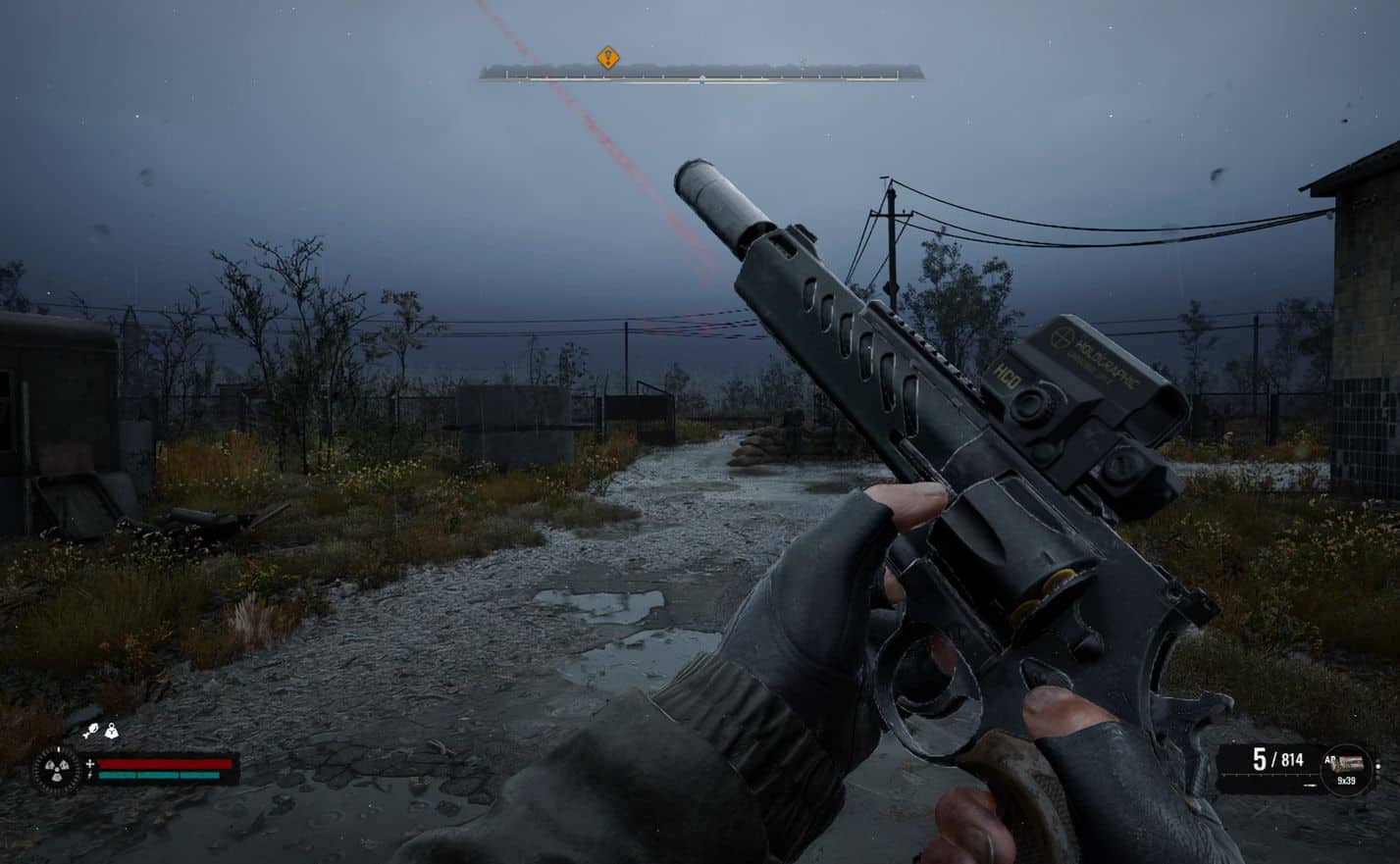1400x864 pixels.
Task: Select the hunger status icon
Action: point(91,730)
